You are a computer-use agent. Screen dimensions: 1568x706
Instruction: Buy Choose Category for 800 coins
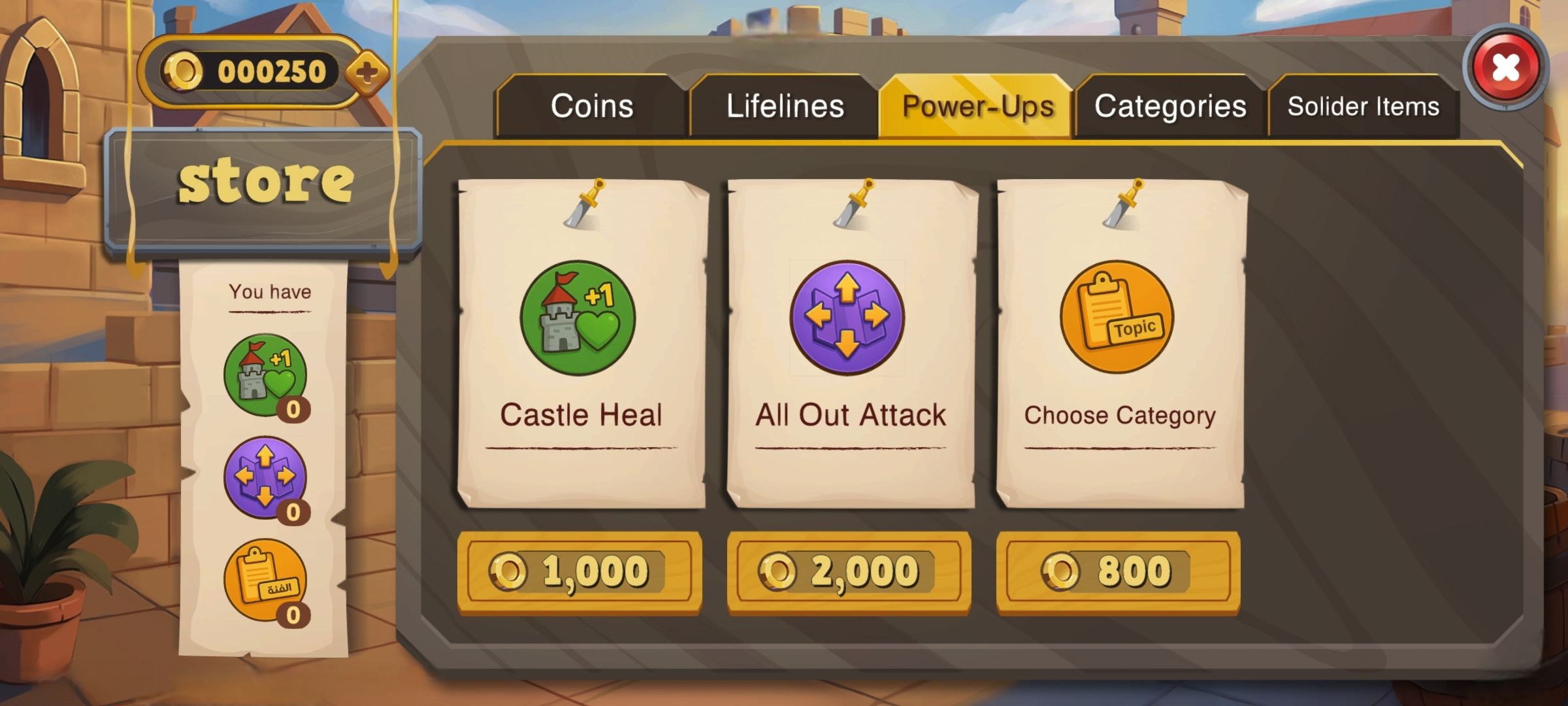coord(1118,572)
